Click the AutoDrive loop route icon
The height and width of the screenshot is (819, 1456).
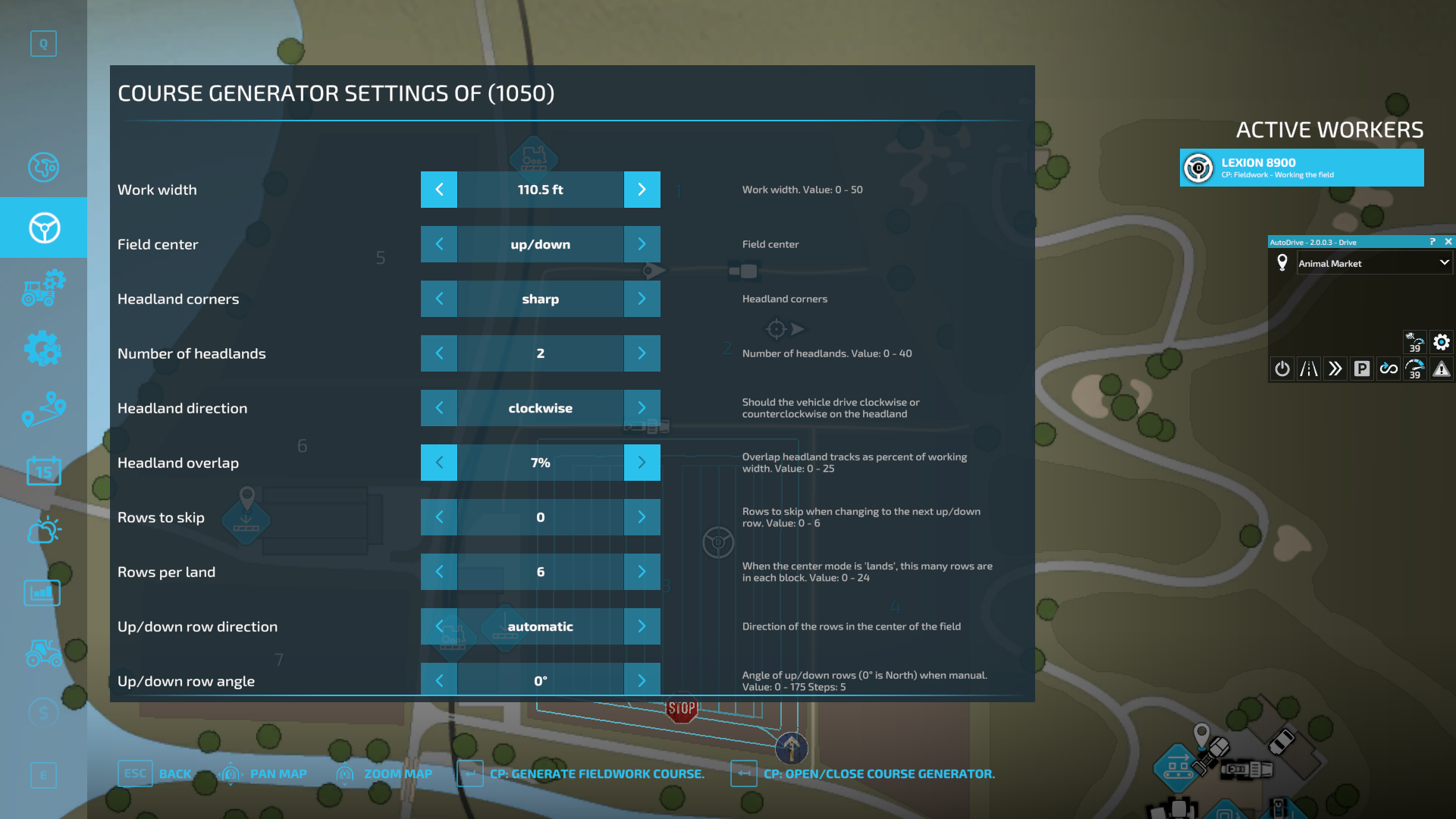pyautogui.click(x=1389, y=369)
